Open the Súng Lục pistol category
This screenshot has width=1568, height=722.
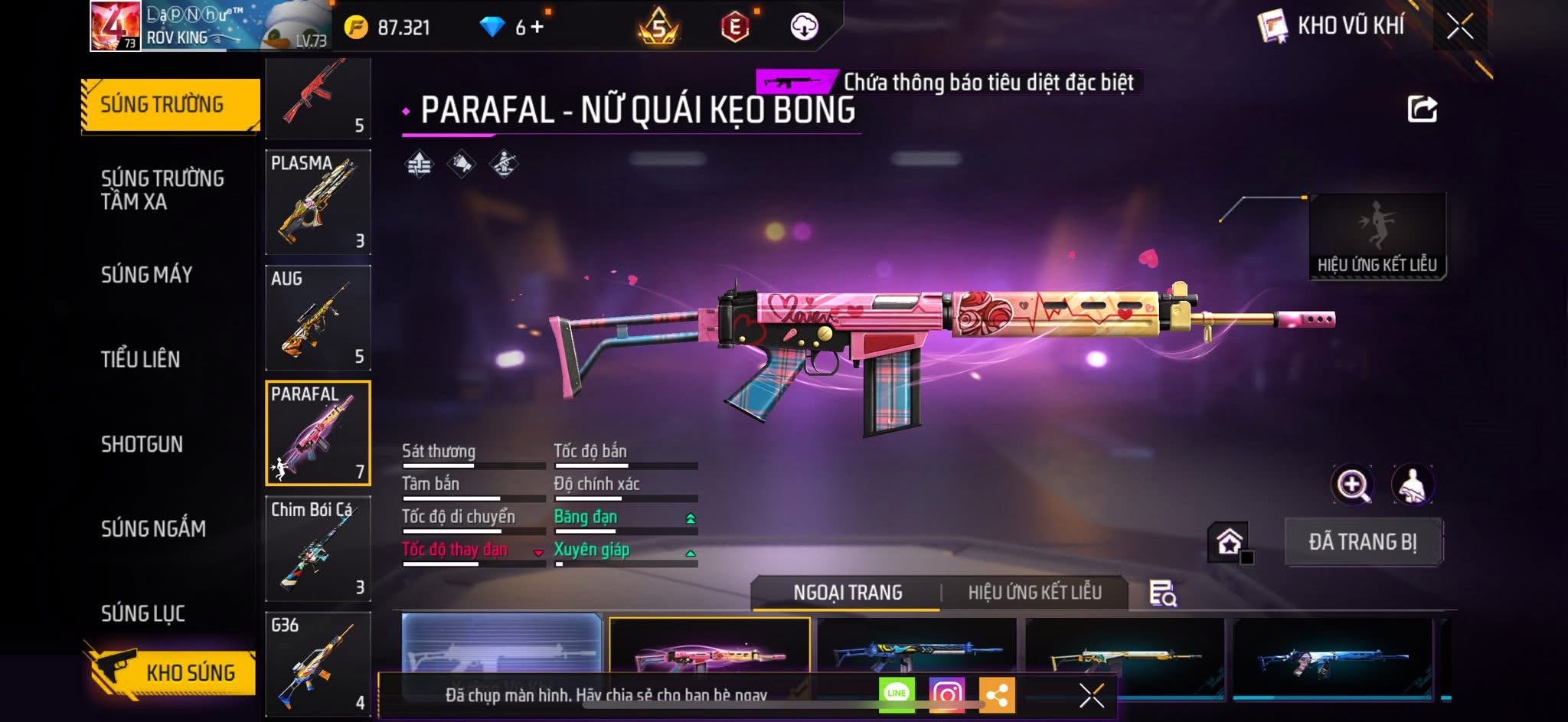pyautogui.click(x=142, y=613)
